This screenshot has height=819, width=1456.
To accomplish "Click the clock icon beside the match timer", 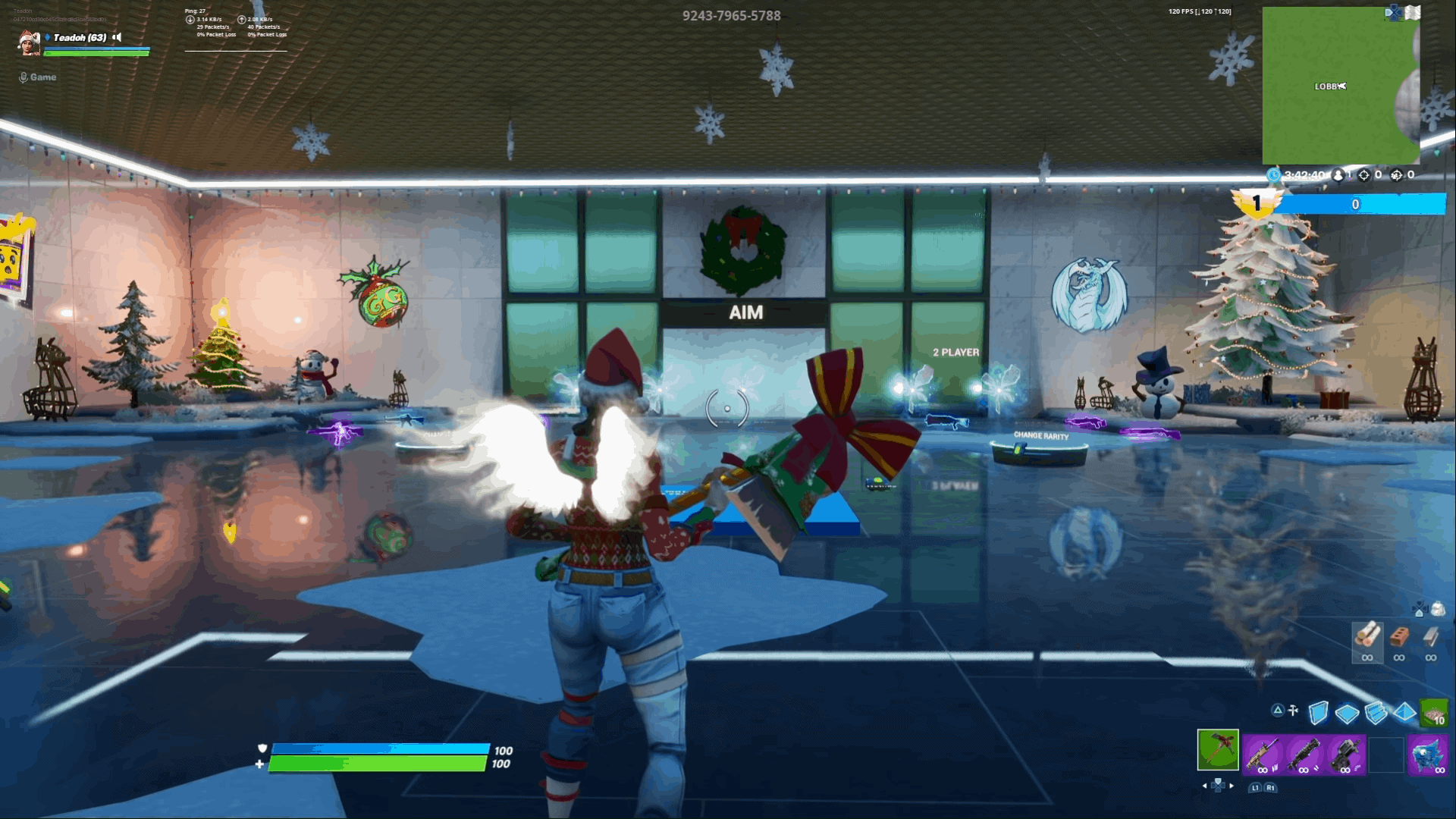I will (x=1274, y=174).
